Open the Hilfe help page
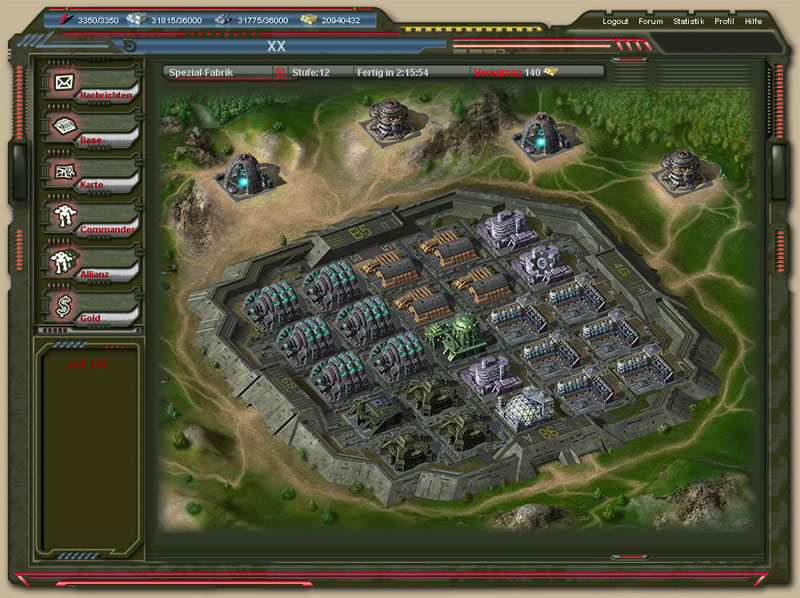The width and height of the screenshot is (800, 598). pyautogui.click(x=753, y=21)
